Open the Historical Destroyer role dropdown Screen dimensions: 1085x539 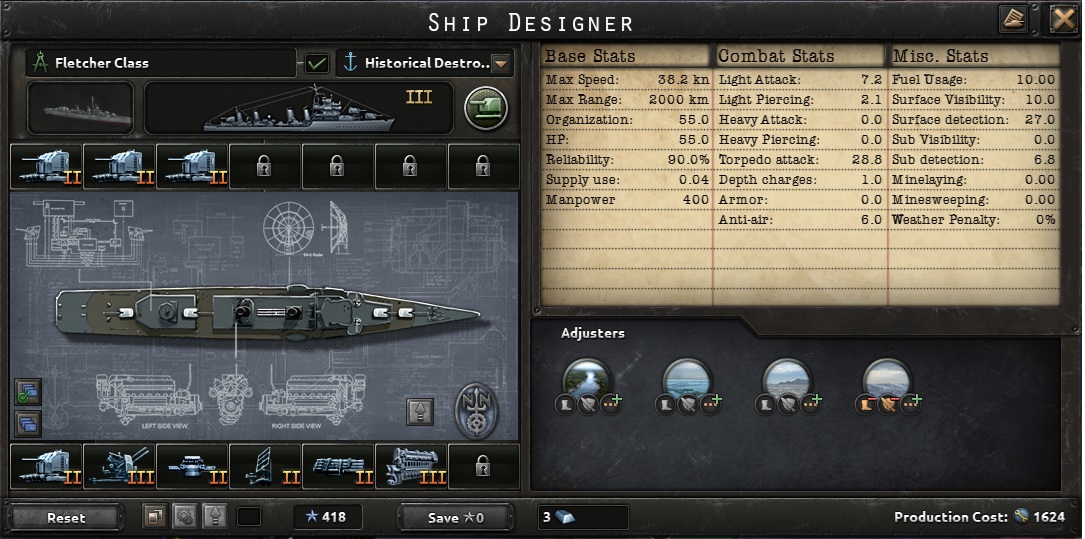[x=501, y=63]
